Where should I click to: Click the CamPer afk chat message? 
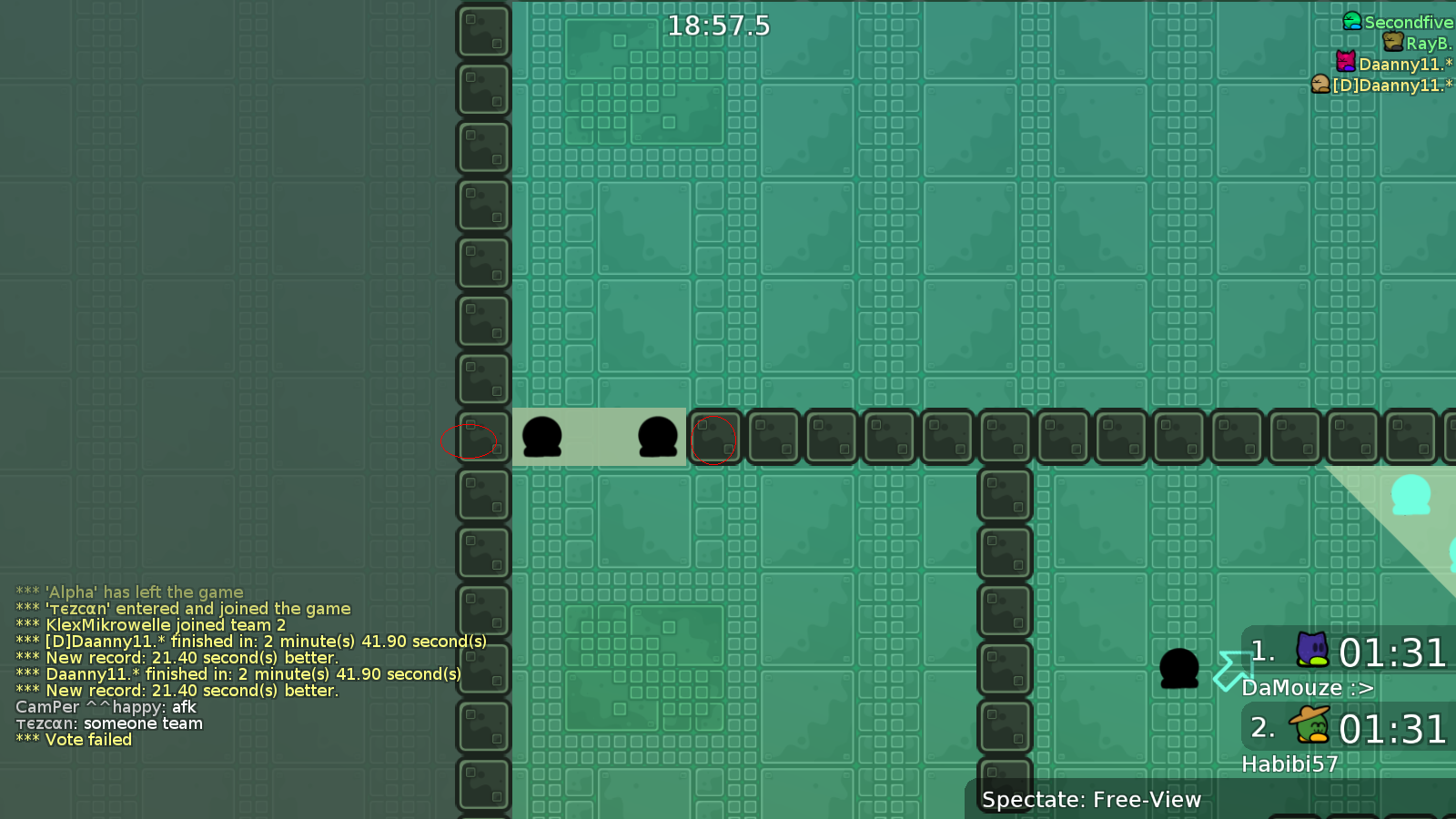(105, 707)
